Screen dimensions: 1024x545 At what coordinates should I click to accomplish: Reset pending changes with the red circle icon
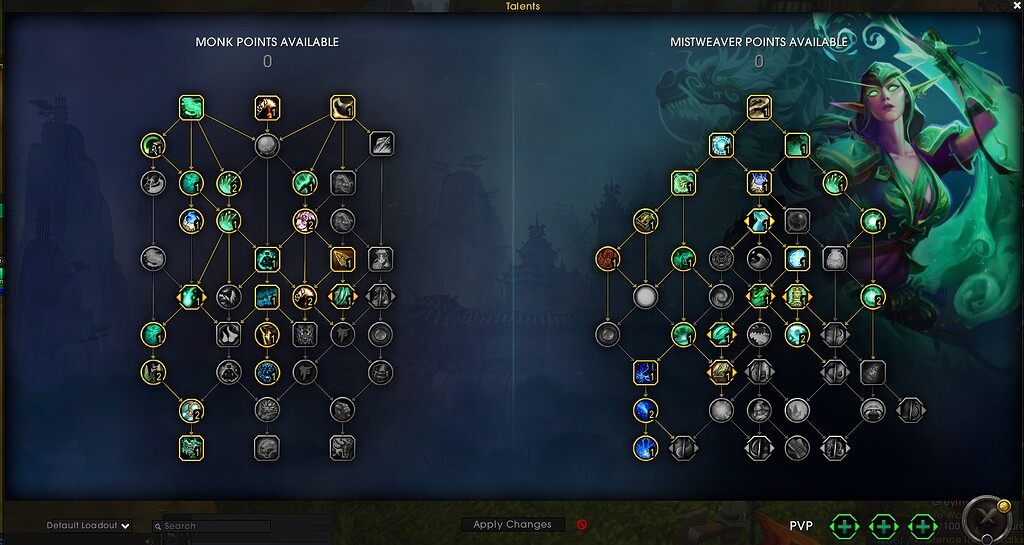[582, 524]
